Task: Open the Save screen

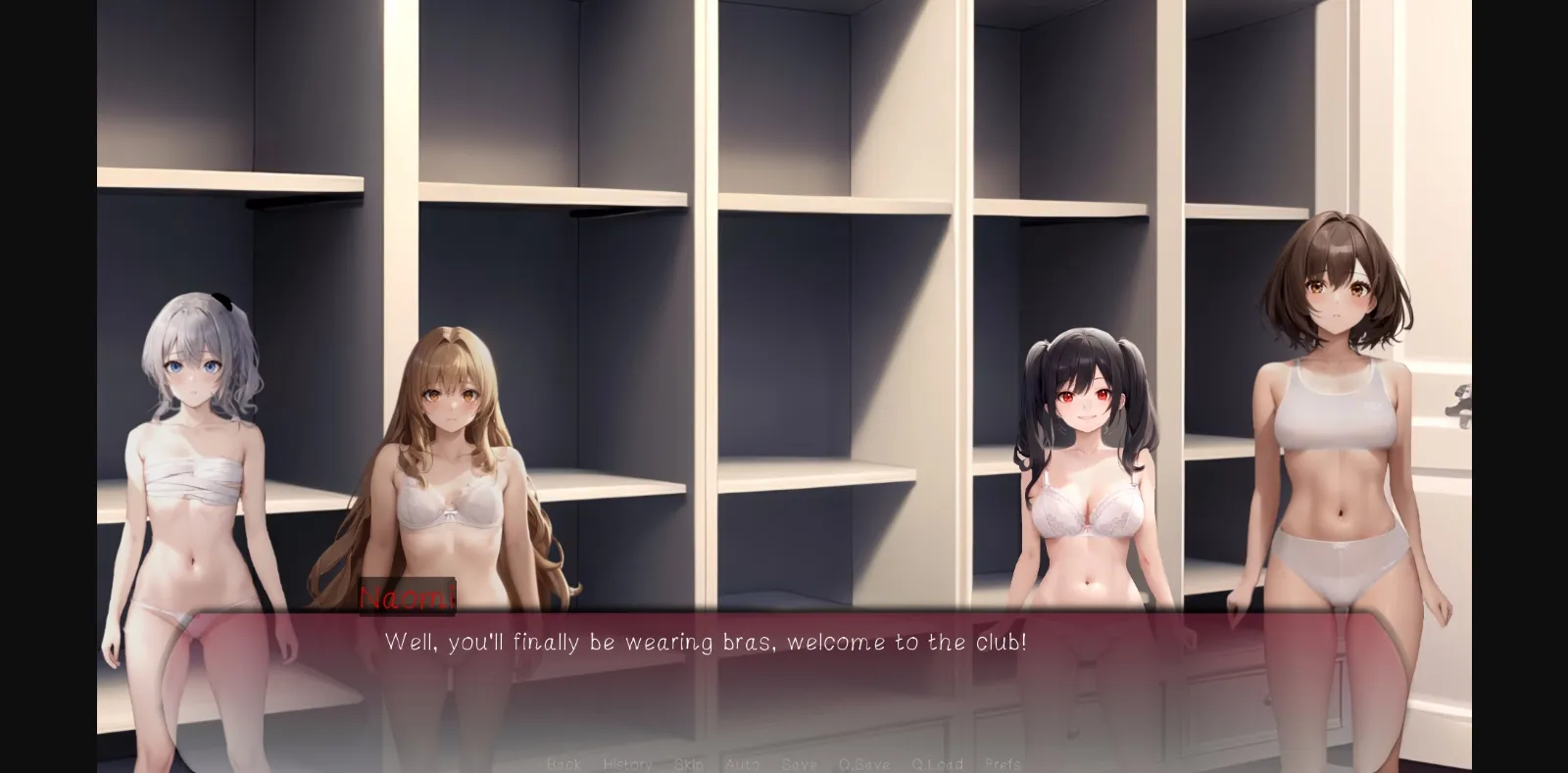Action: (x=799, y=764)
